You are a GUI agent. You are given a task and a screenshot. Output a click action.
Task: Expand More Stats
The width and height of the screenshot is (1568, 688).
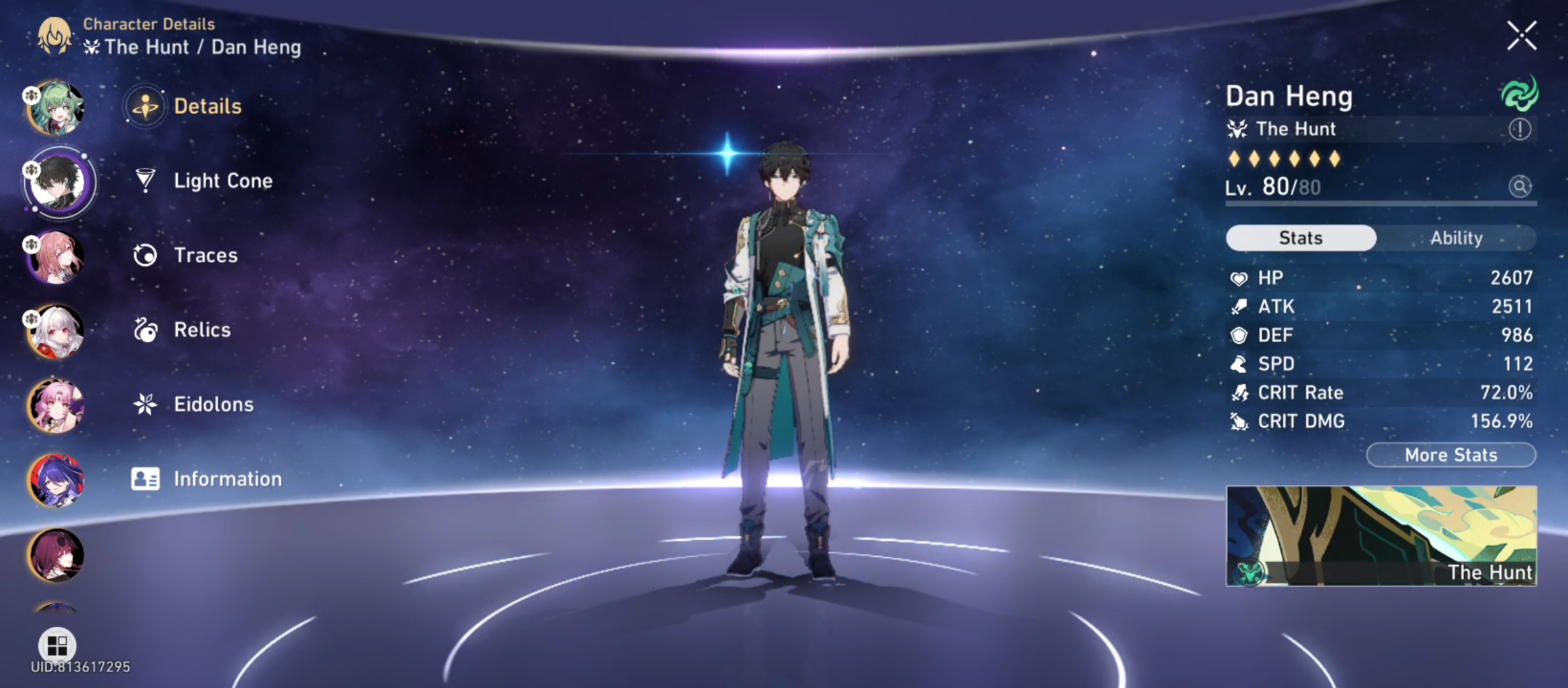pos(1451,455)
